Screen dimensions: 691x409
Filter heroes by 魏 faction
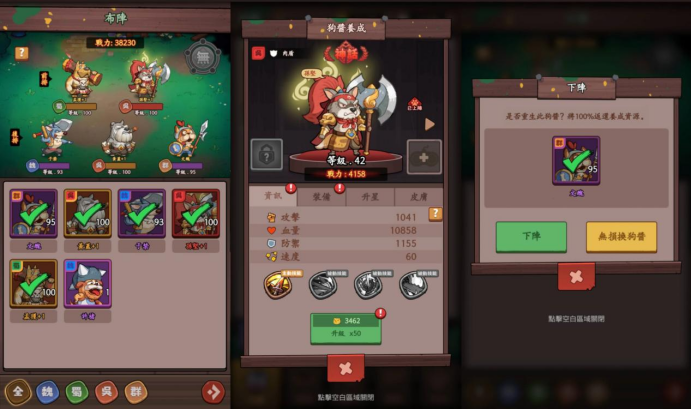[x=46, y=391]
